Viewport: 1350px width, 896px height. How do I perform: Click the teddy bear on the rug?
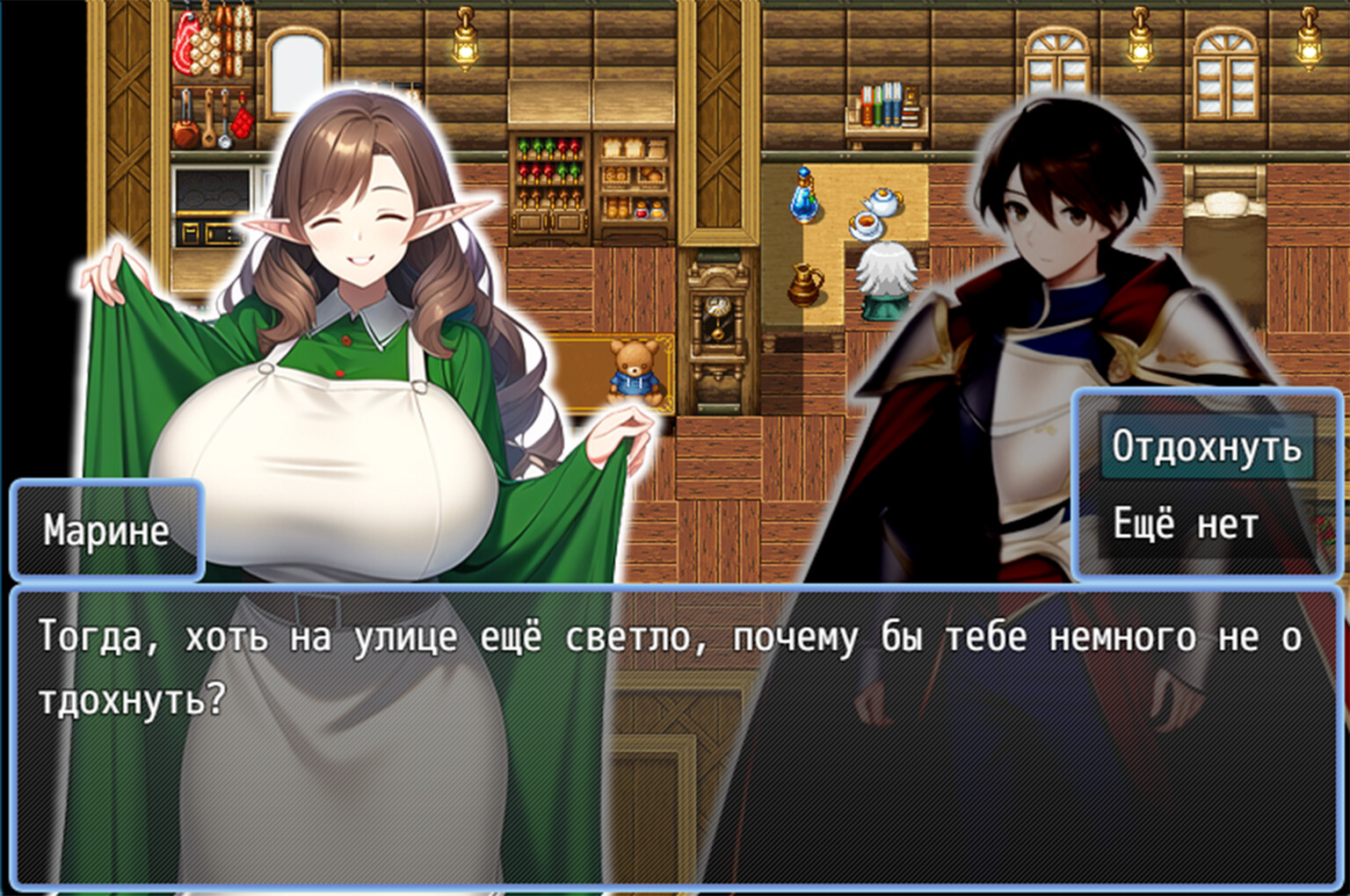tap(635, 369)
